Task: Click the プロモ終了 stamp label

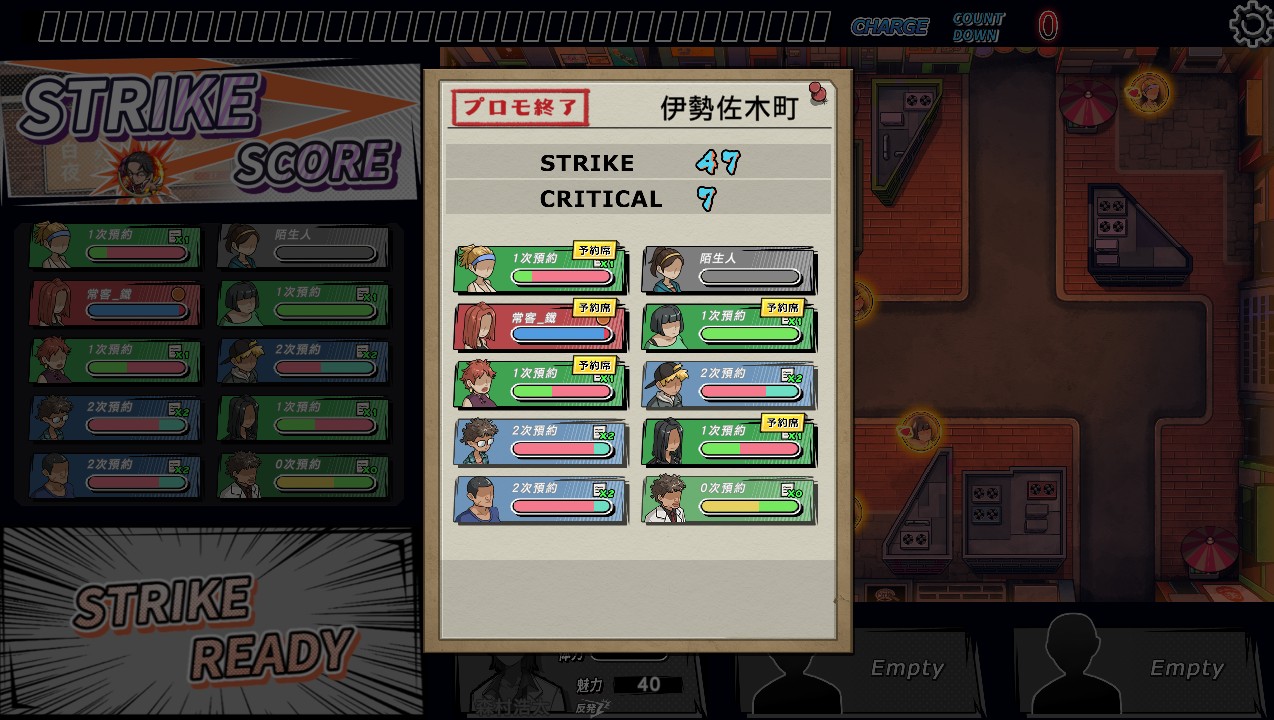Action: 520,108
